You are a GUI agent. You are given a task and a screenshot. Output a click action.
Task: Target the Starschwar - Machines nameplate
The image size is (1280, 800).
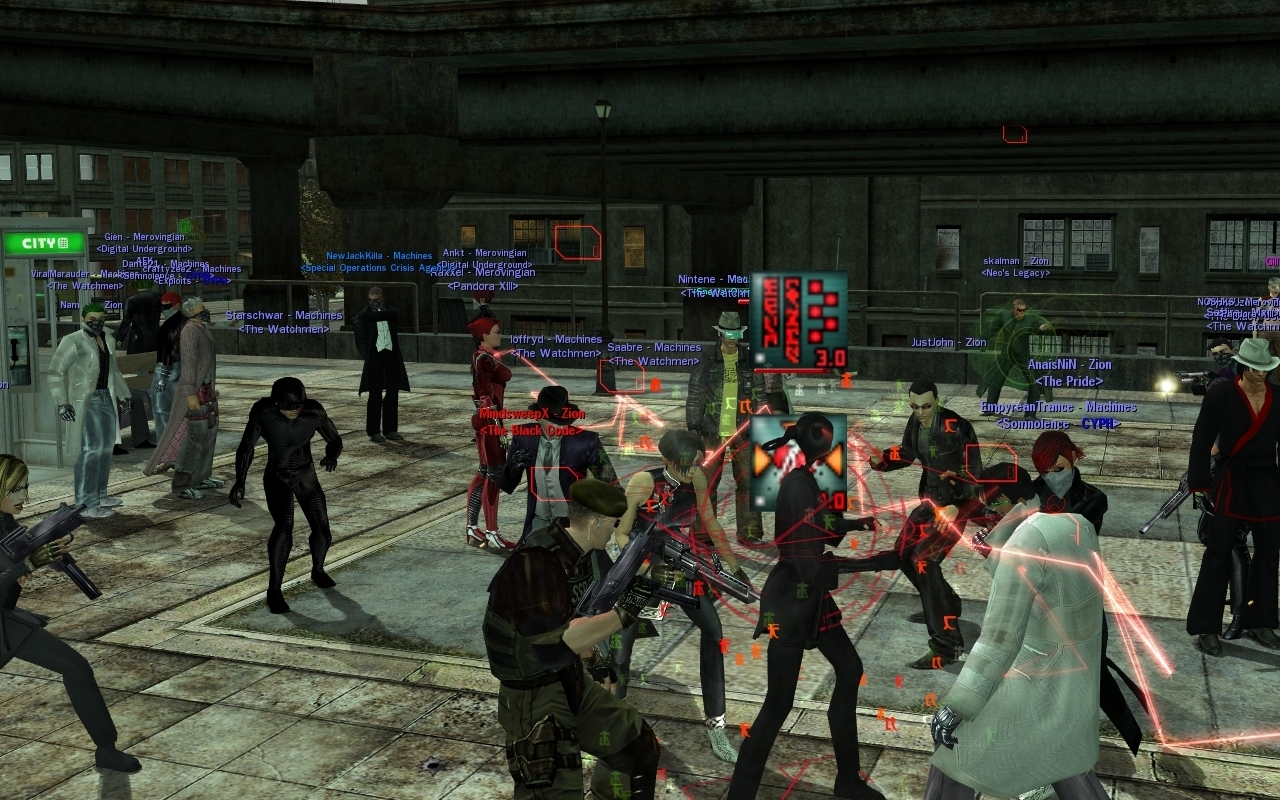[284, 316]
